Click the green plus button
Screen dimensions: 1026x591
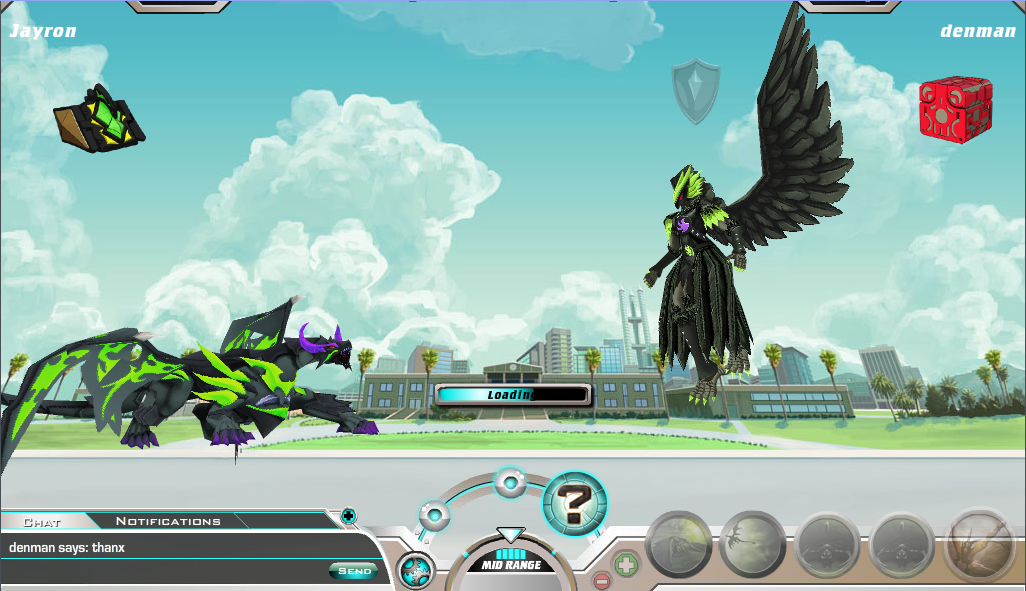(x=626, y=563)
